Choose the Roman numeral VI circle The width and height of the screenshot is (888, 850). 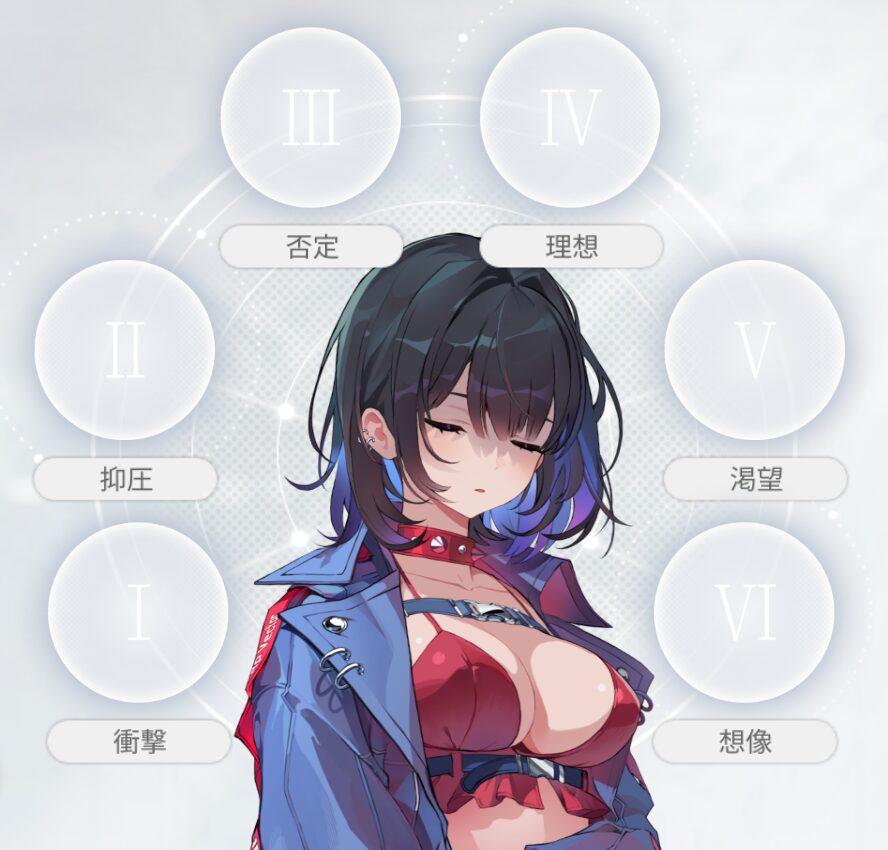(744, 612)
